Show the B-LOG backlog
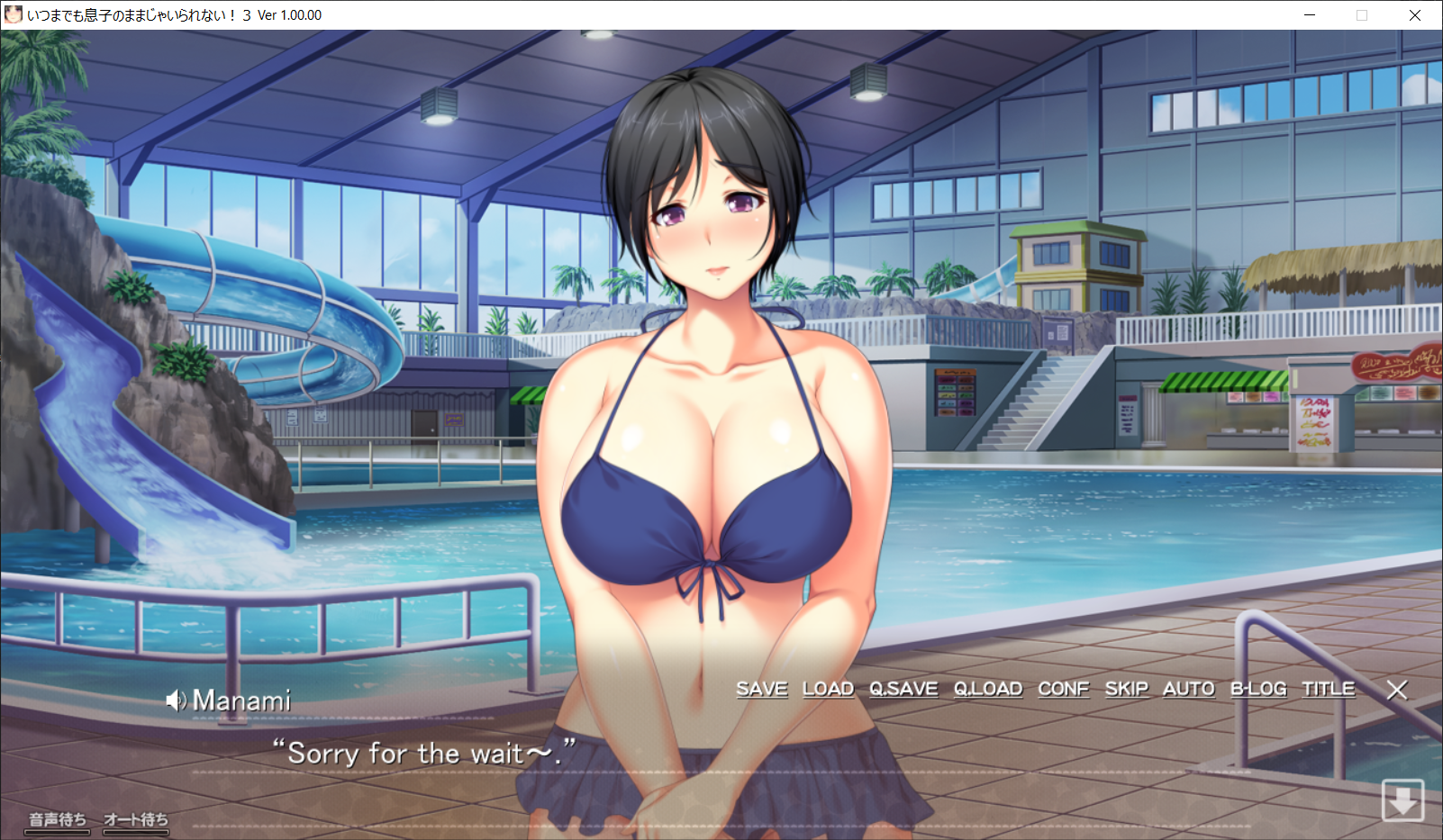The width and height of the screenshot is (1443, 840). [1258, 689]
